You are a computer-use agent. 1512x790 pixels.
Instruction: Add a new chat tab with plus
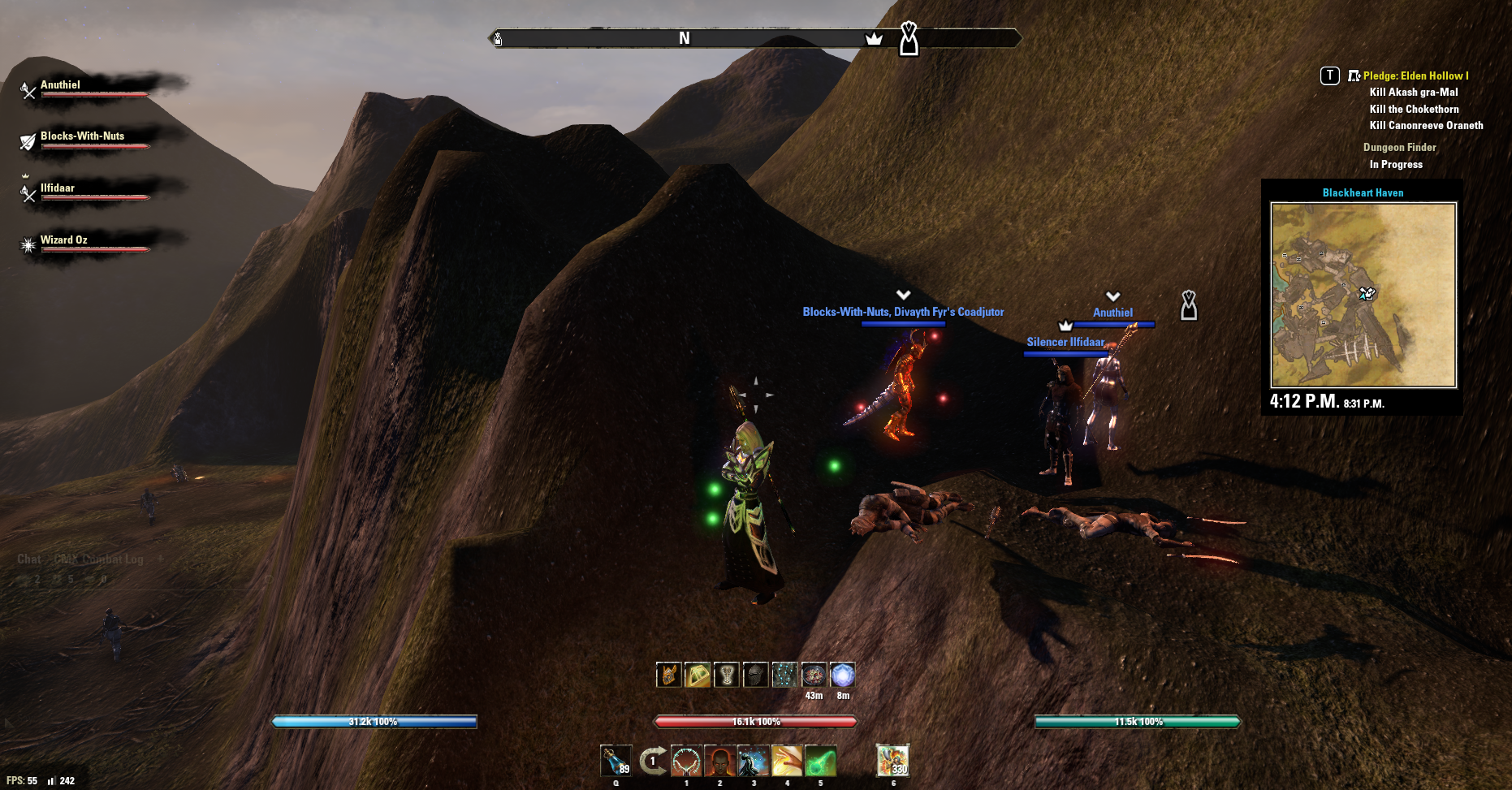point(160,559)
